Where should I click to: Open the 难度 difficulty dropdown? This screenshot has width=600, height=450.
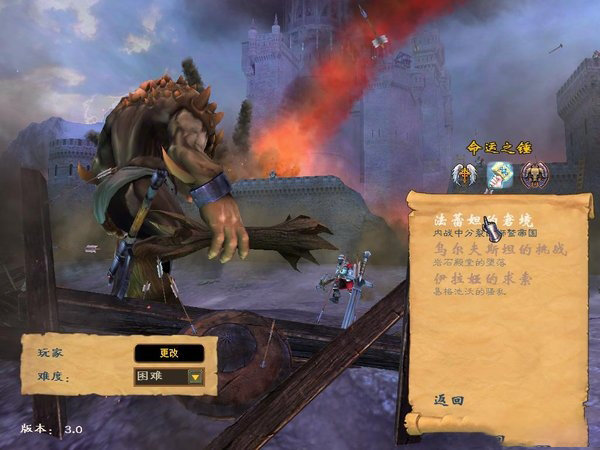tap(195, 377)
